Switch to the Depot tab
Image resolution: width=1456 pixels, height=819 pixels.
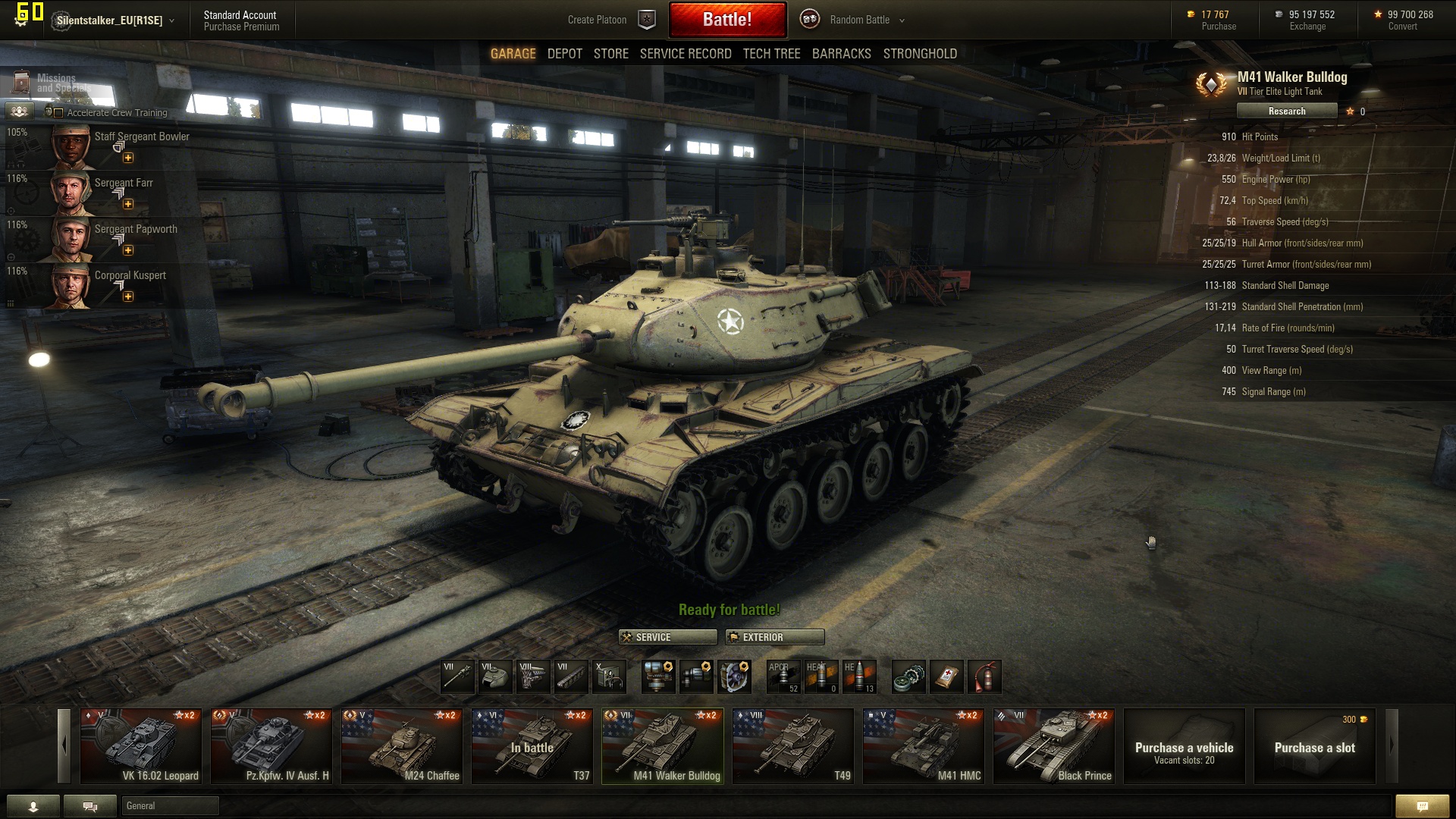564,54
